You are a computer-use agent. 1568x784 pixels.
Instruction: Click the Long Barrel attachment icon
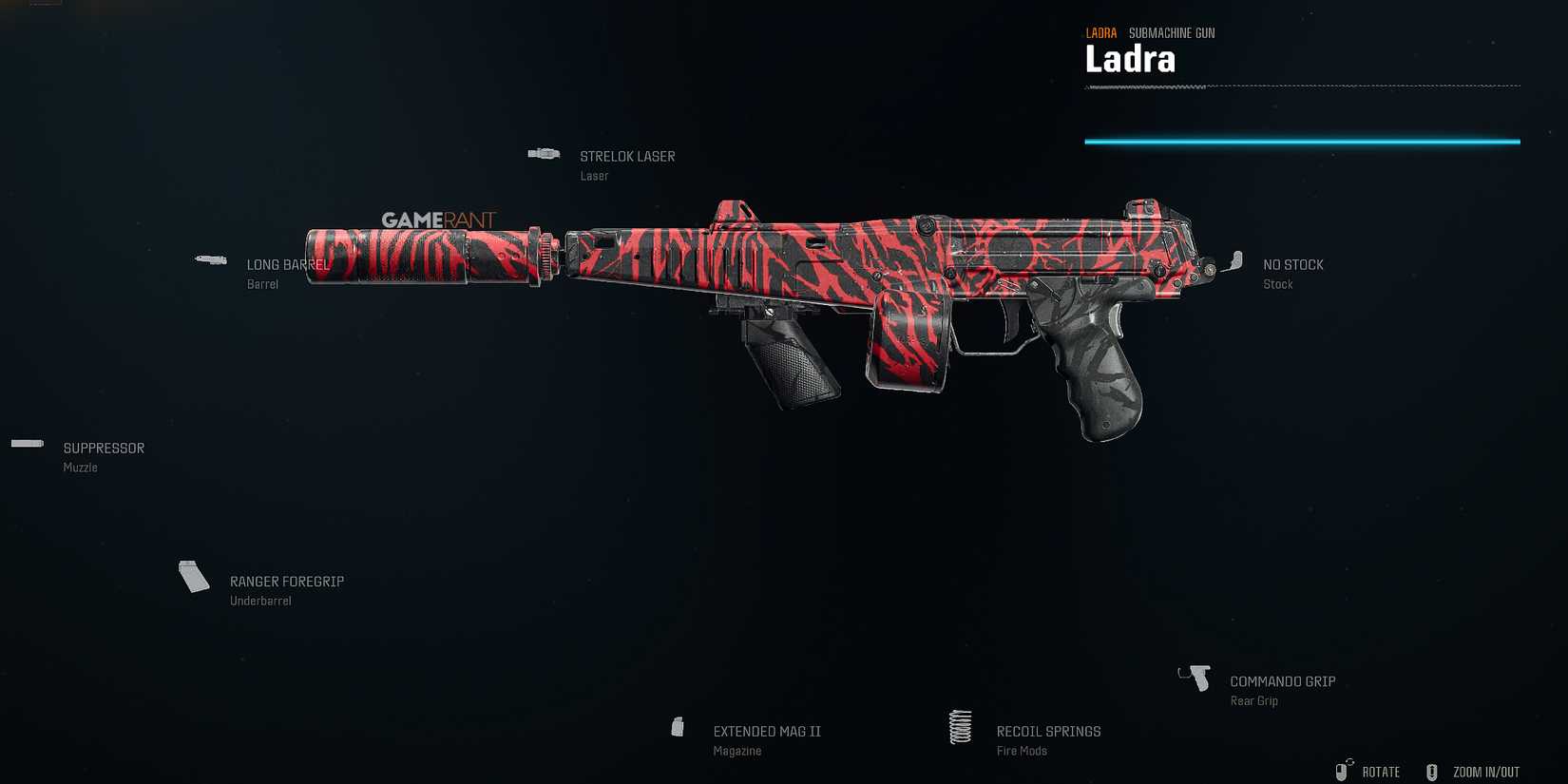[x=210, y=259]
